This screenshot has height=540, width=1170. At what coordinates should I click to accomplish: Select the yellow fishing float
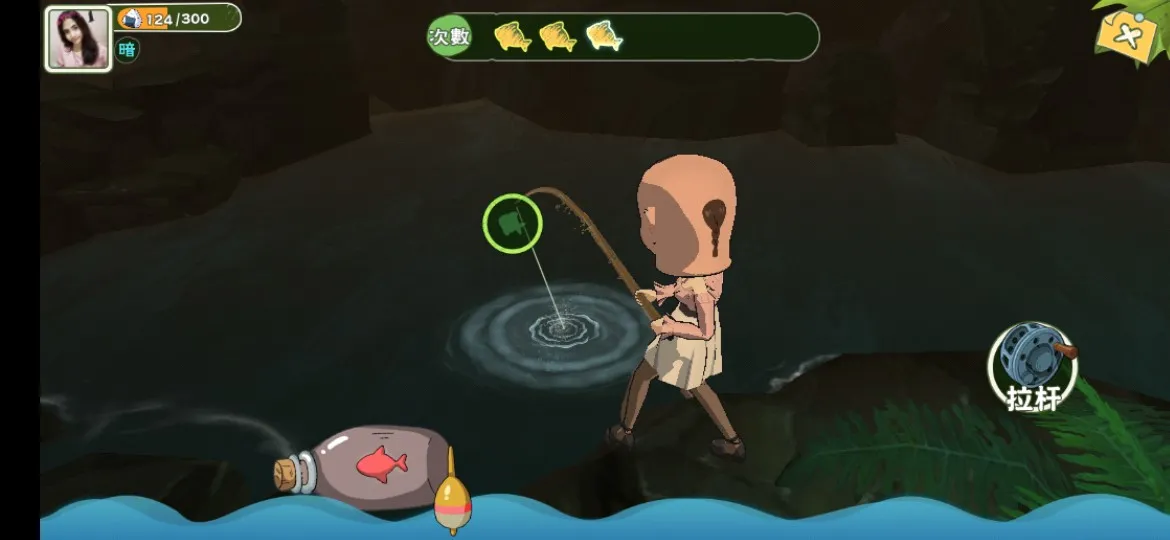pos(451,496)
